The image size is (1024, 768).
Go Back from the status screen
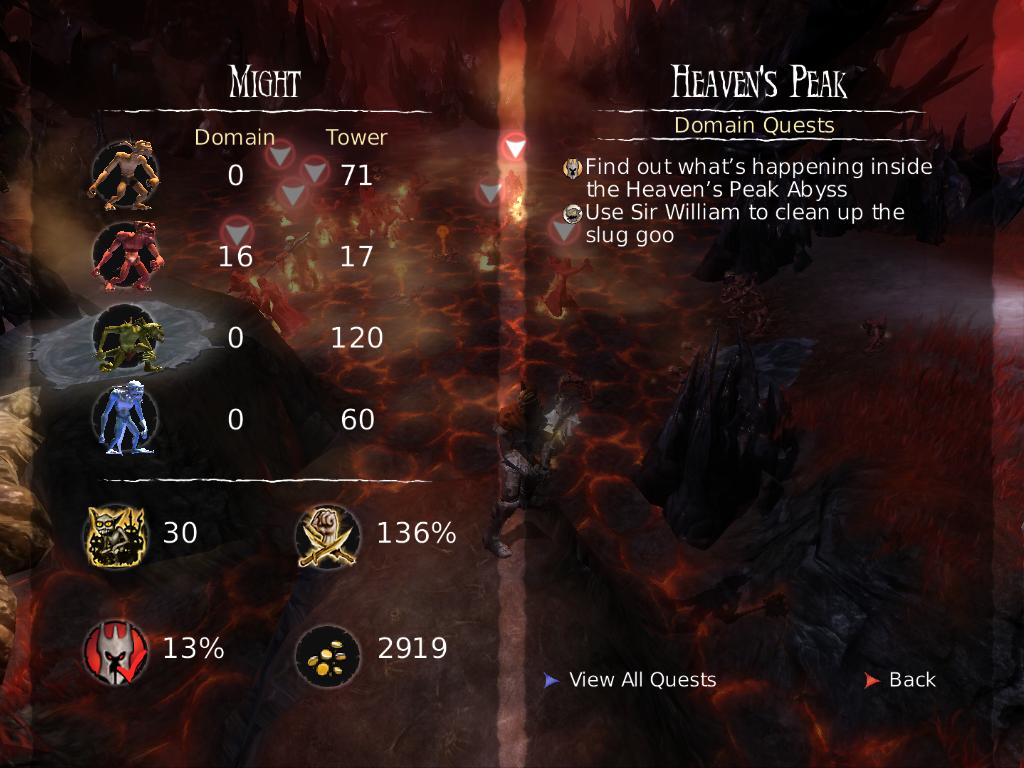(x=911, y=680)
